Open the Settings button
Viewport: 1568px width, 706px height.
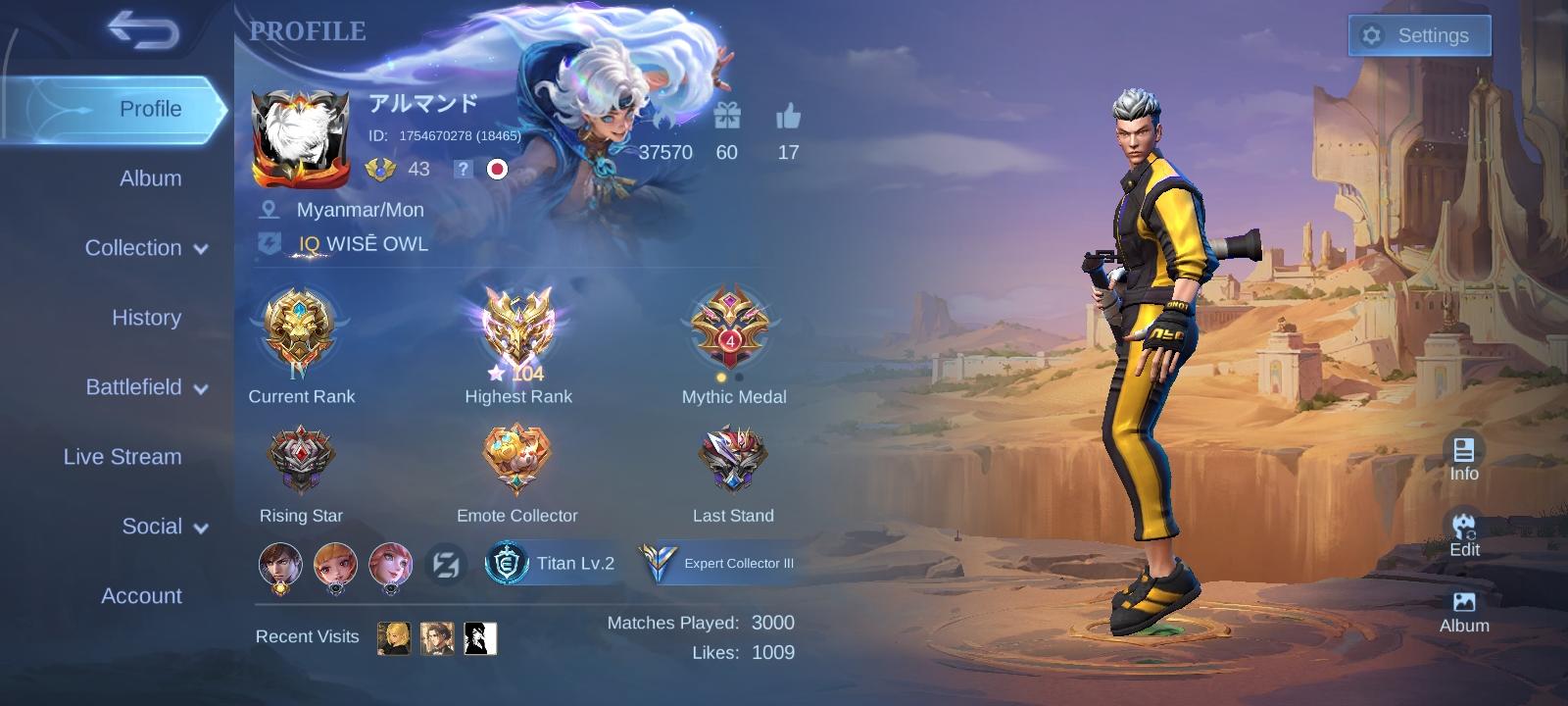(1418, 34)
